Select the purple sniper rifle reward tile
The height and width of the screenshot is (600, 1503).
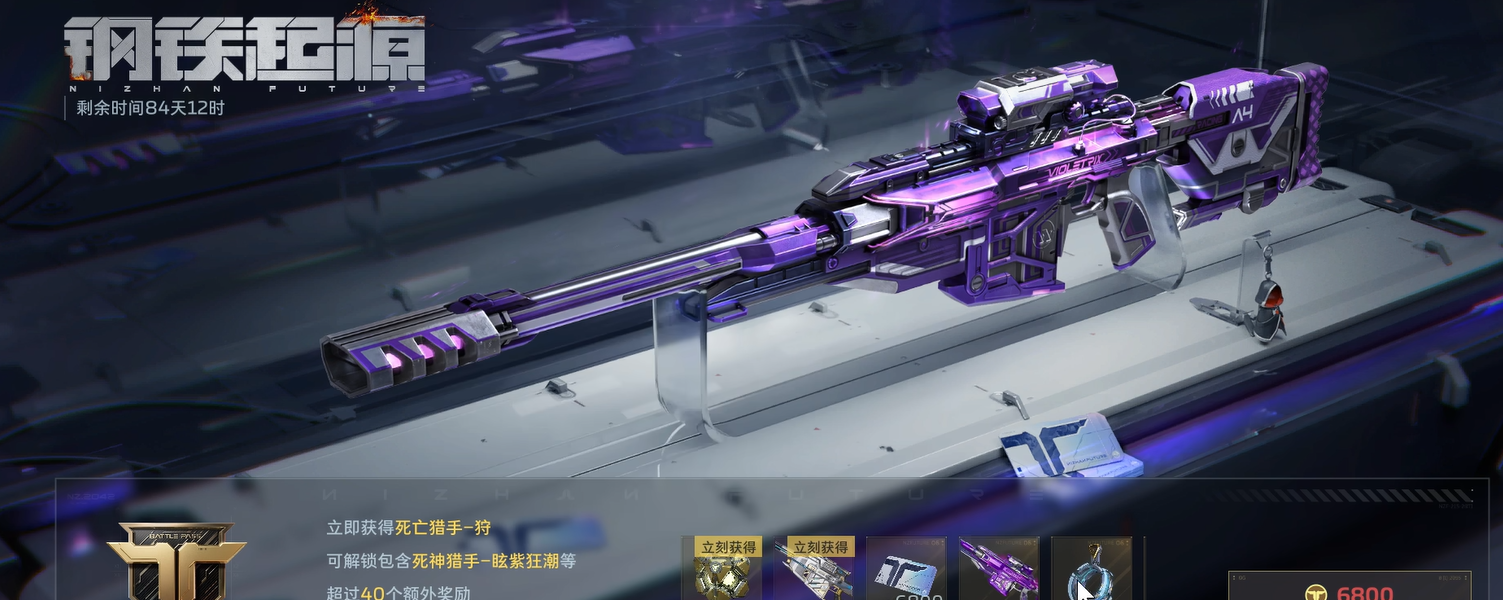pyautogui.click(x=998, y=572)
